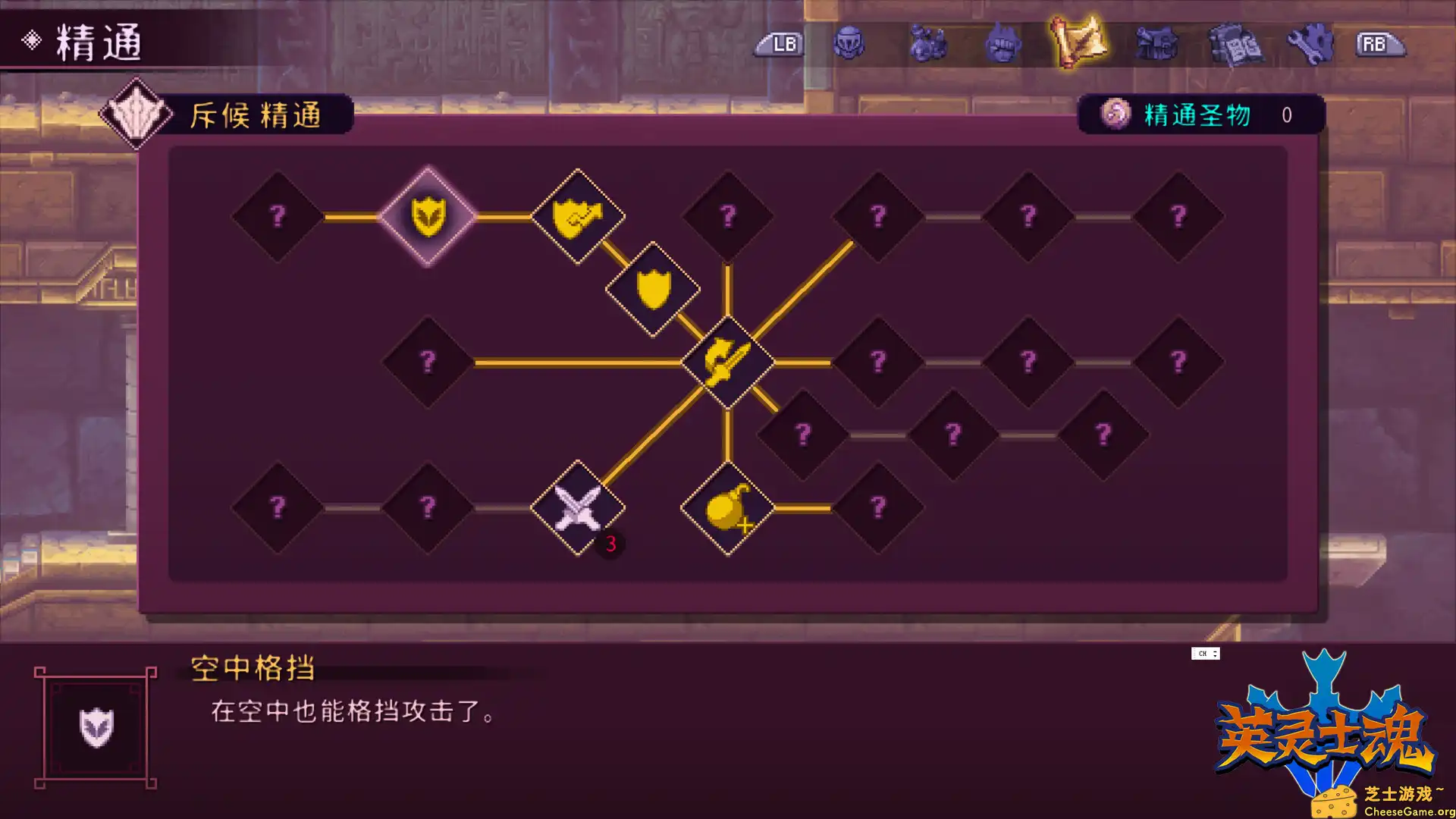1456x819 pixels.
Task: Open the wrench settings tab icon
Action: (1310, 43)
